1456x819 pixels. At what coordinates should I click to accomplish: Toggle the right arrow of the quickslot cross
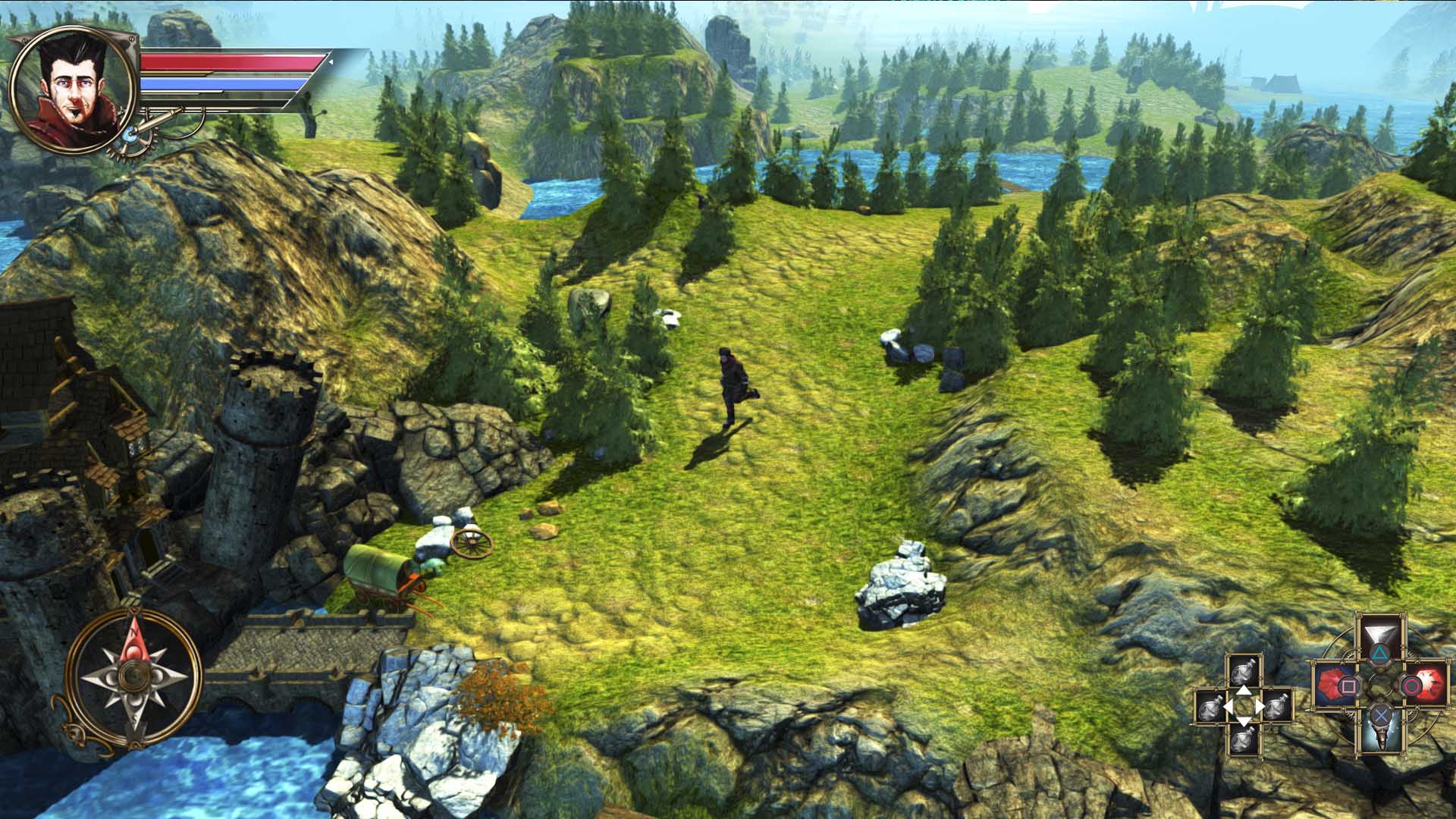pos(1260,705)
